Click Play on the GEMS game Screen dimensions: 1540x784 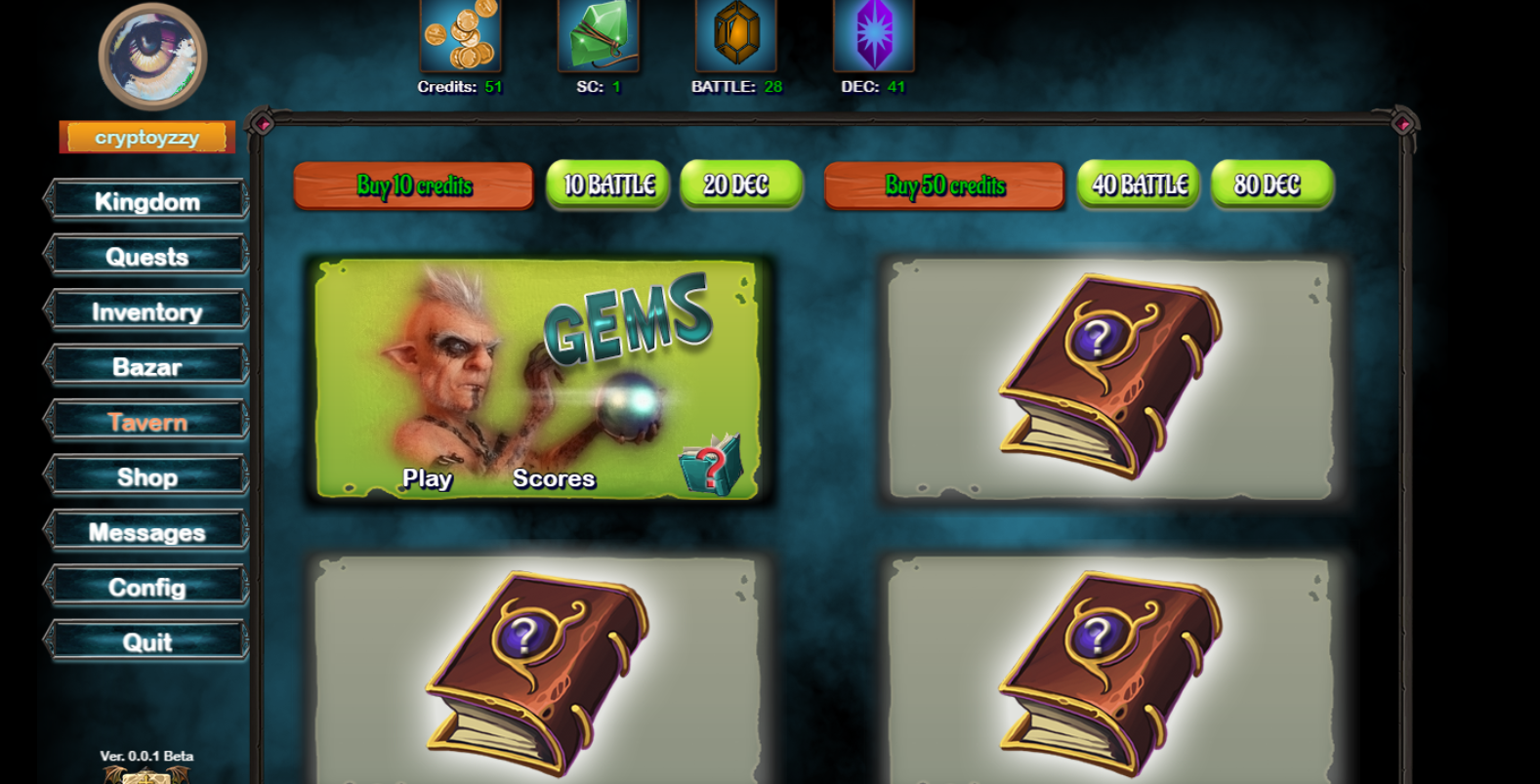click(x=428, y=479)
